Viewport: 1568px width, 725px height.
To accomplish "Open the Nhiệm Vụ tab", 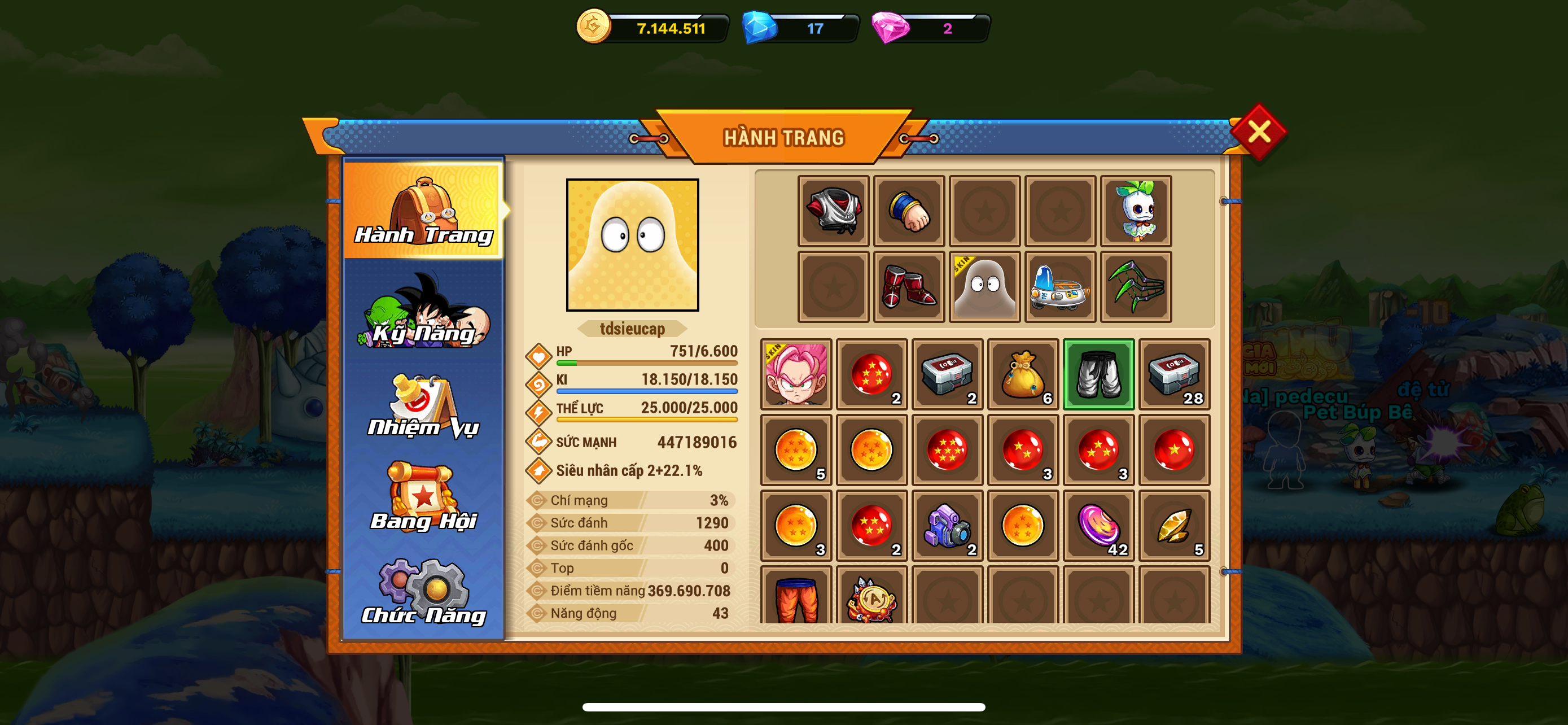I will (424, 407).
